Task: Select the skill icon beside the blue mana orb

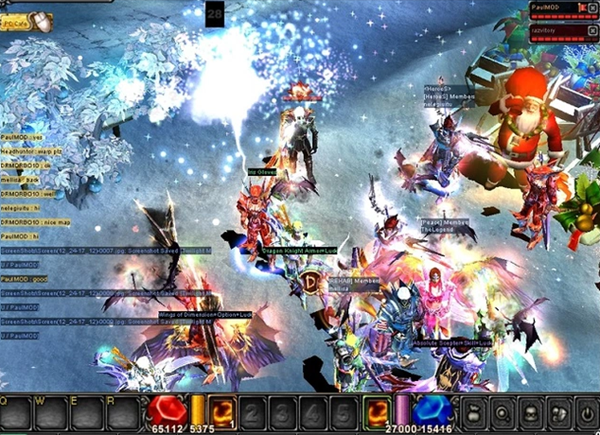Action: [378, 411]
